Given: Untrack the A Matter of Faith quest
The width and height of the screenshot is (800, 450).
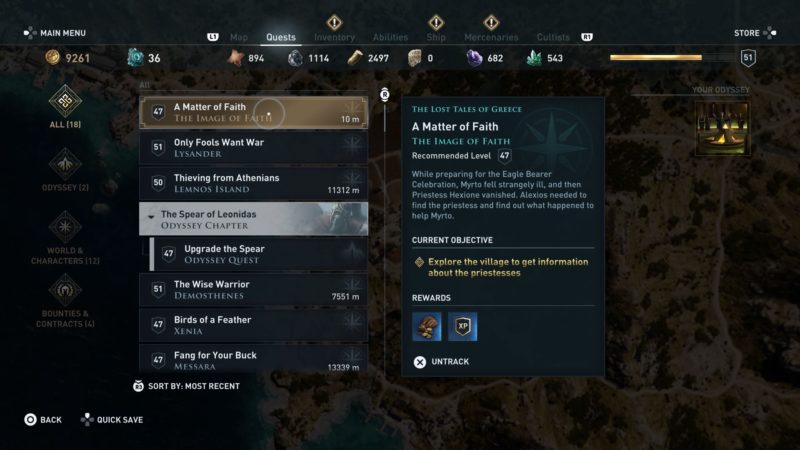Looking at the screenshot, I should point(441,362).
